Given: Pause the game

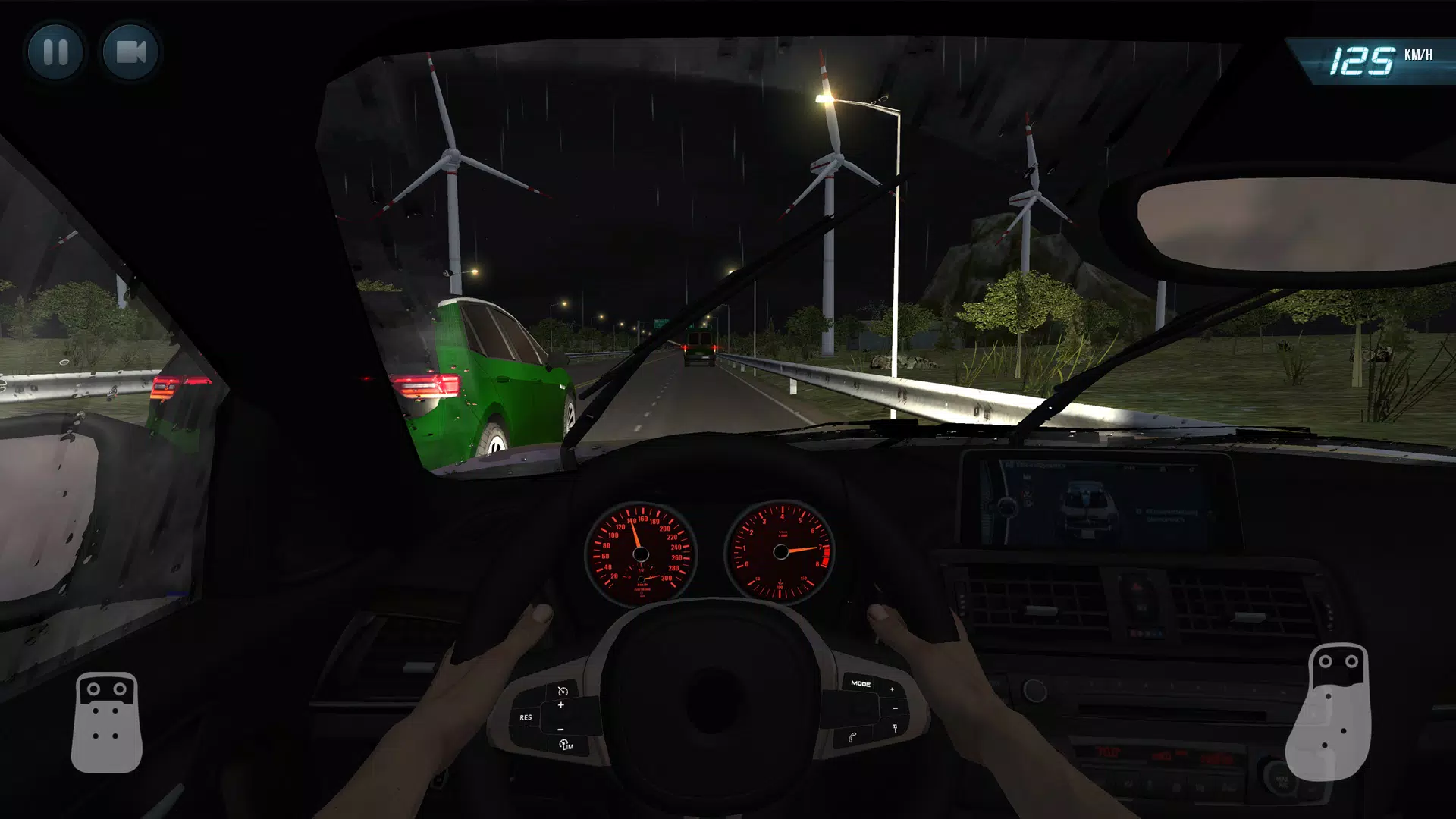Looking at the screenshot, I should point(55,53).
